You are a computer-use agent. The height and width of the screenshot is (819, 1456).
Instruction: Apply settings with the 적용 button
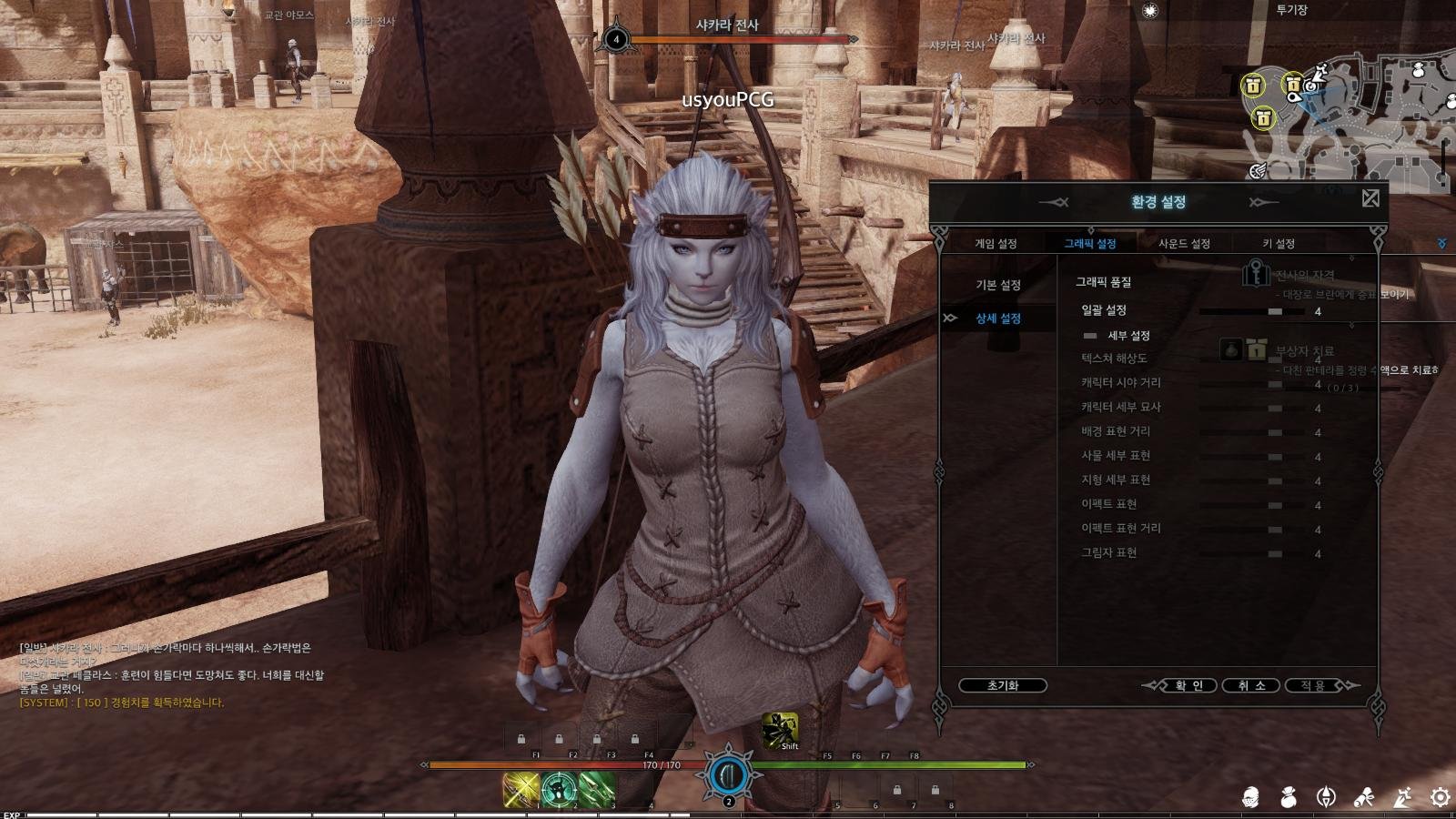pyautogui.click(x=1313, y=685)
